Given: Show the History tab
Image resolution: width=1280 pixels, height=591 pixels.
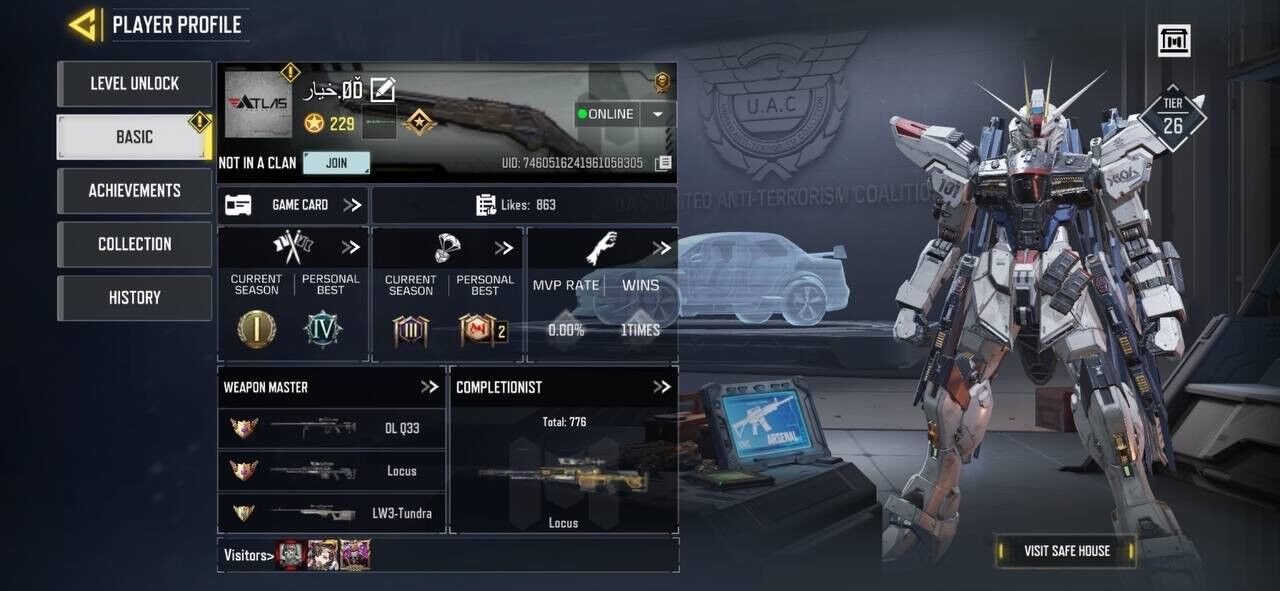Looking at the screenshot, I should point(134,297).
